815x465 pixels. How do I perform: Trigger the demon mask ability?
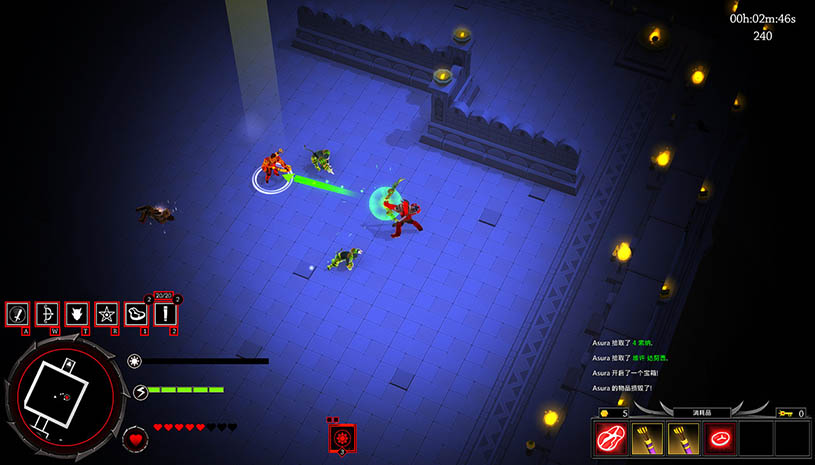pos(76,314)
